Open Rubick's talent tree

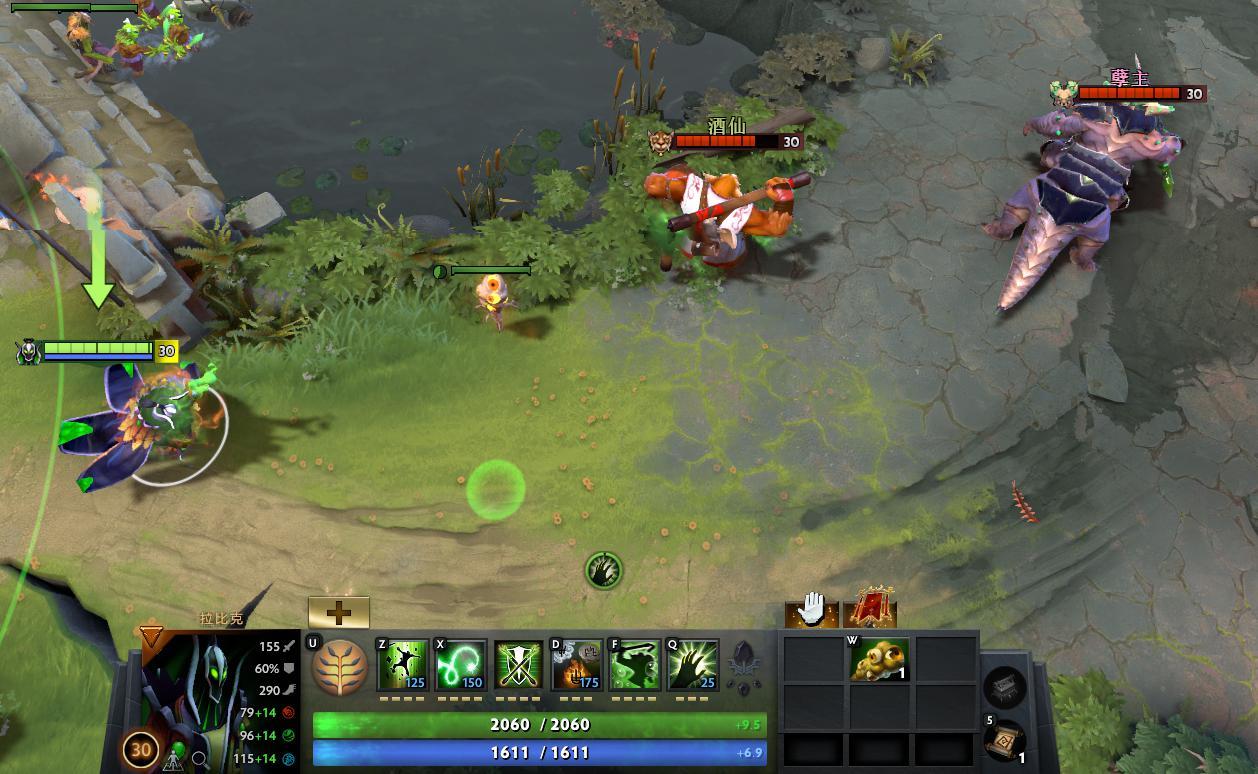(337, 667)
